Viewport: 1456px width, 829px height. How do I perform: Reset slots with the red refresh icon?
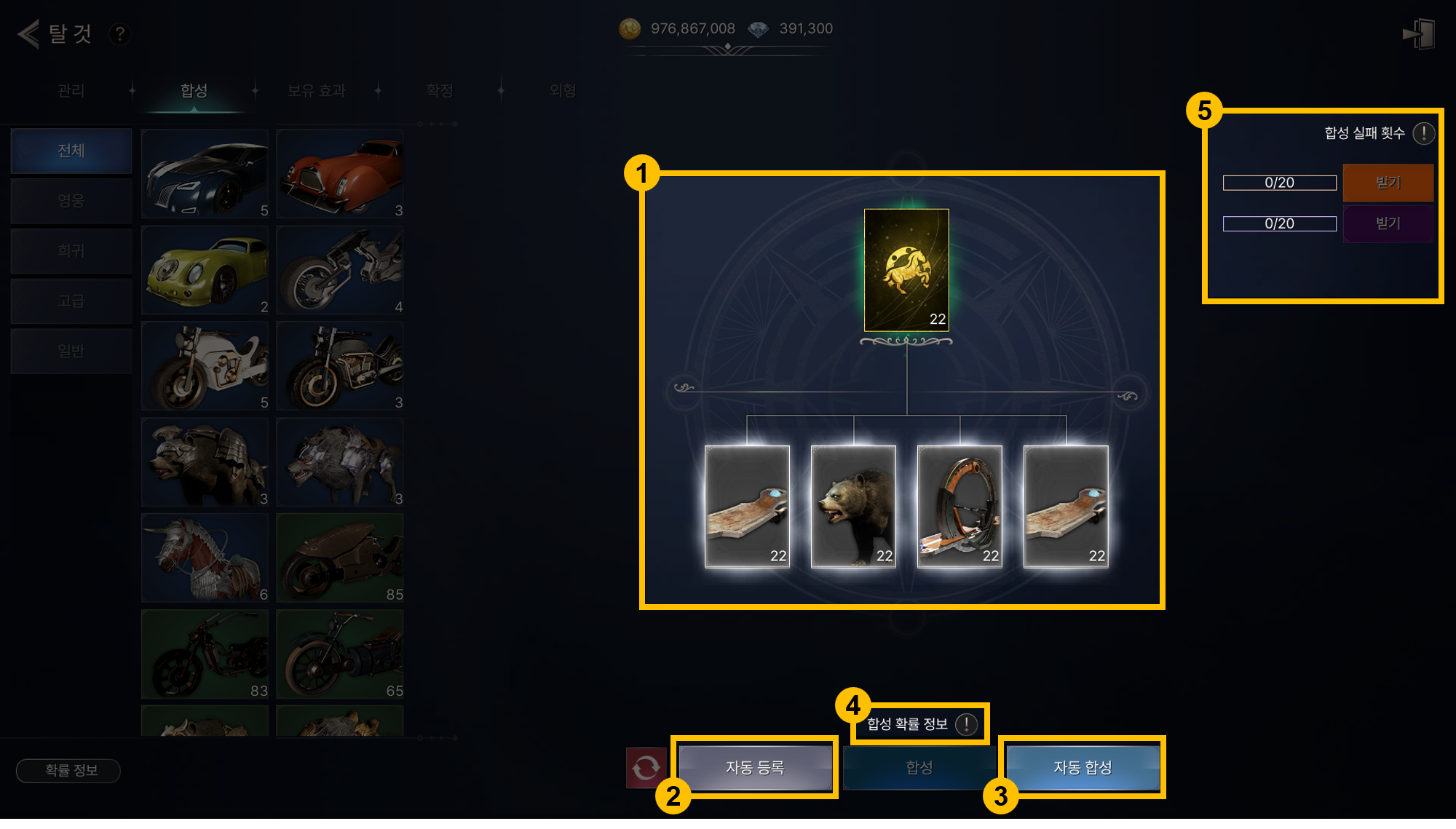tap(646, 767)
